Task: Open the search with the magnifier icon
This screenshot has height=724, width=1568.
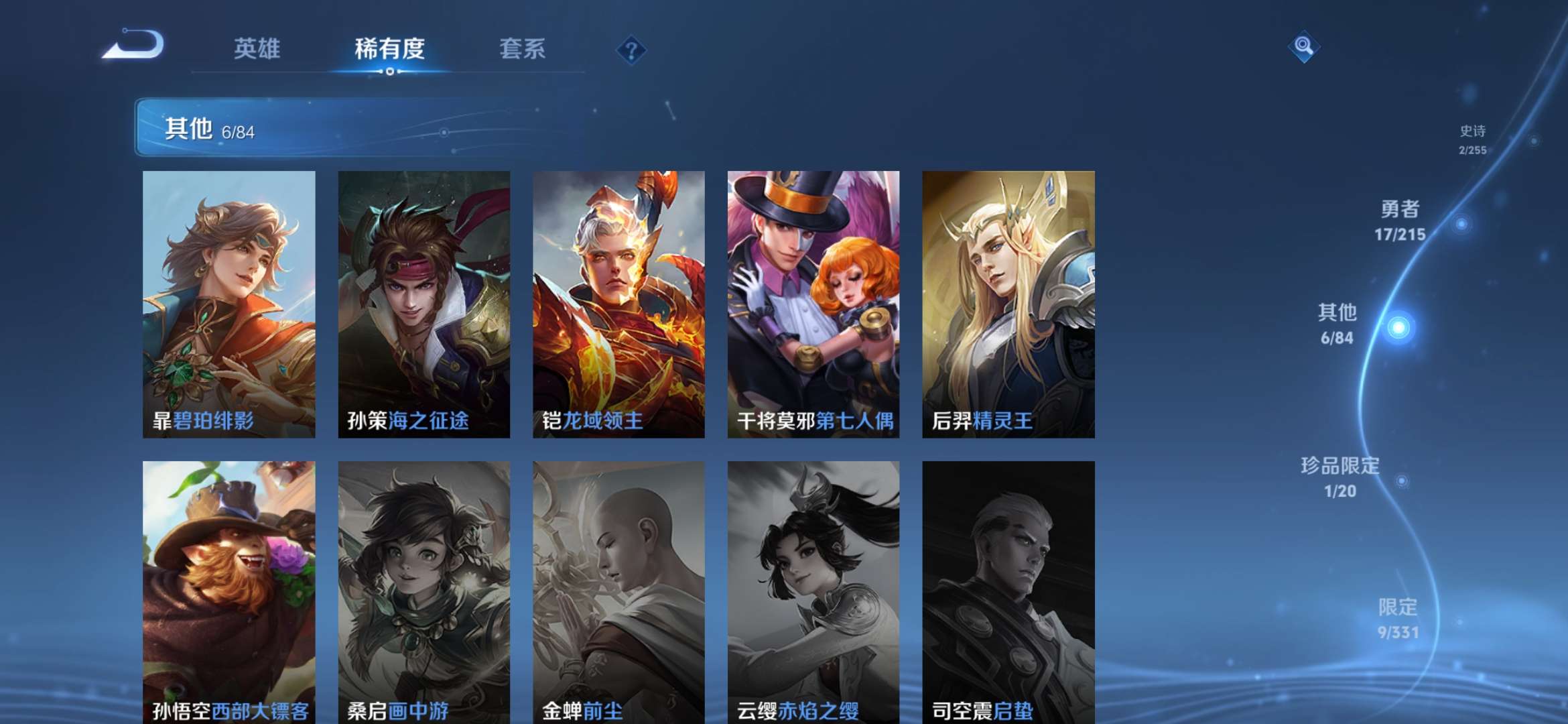Action: point(1303,47)
